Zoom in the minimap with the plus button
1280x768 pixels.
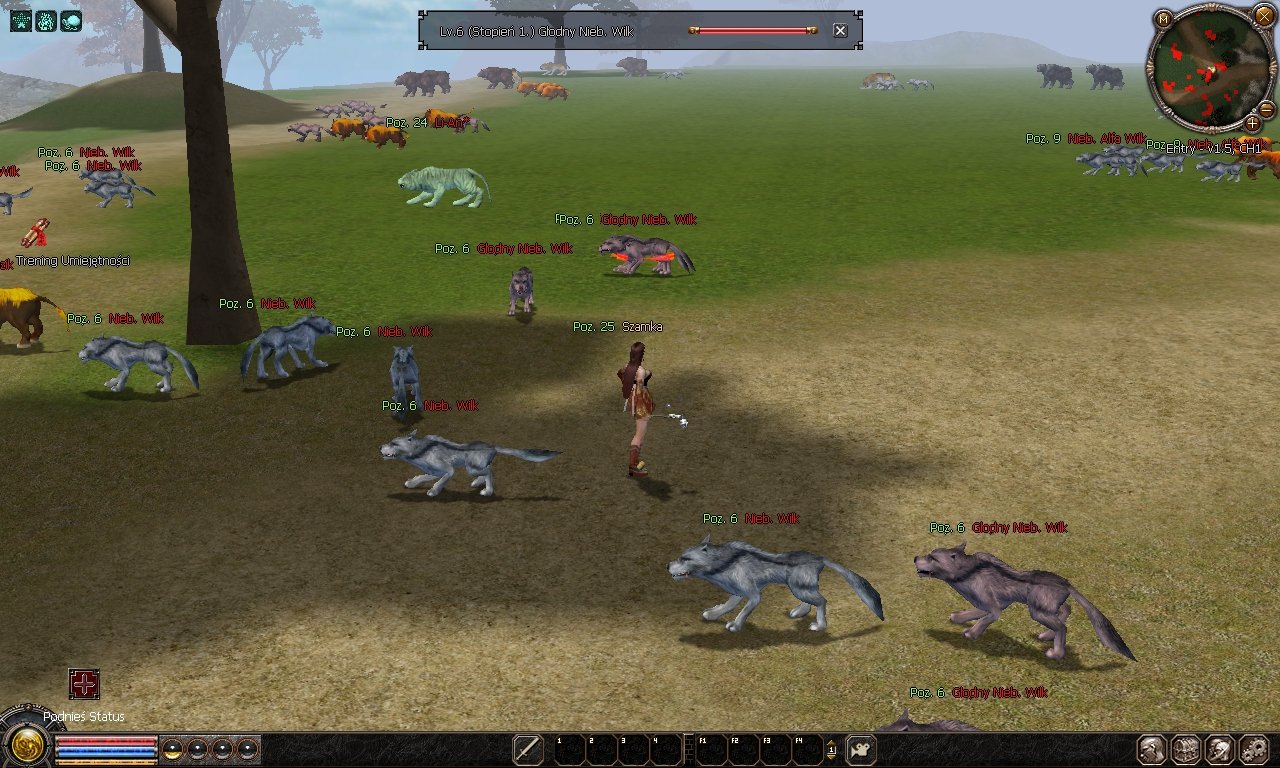click(x=1252, y=123)
